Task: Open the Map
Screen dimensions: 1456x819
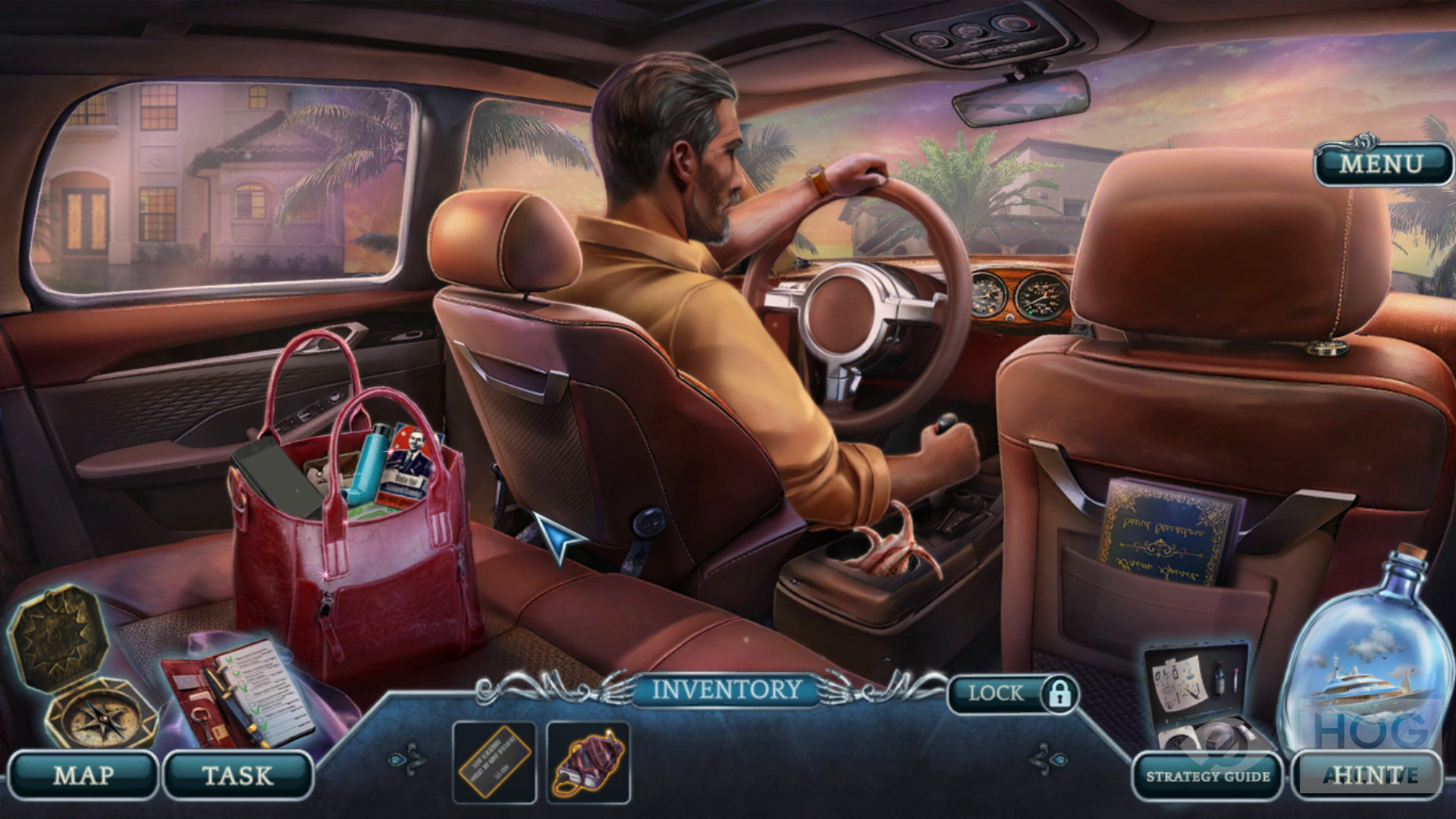Action: pos(83,775)
